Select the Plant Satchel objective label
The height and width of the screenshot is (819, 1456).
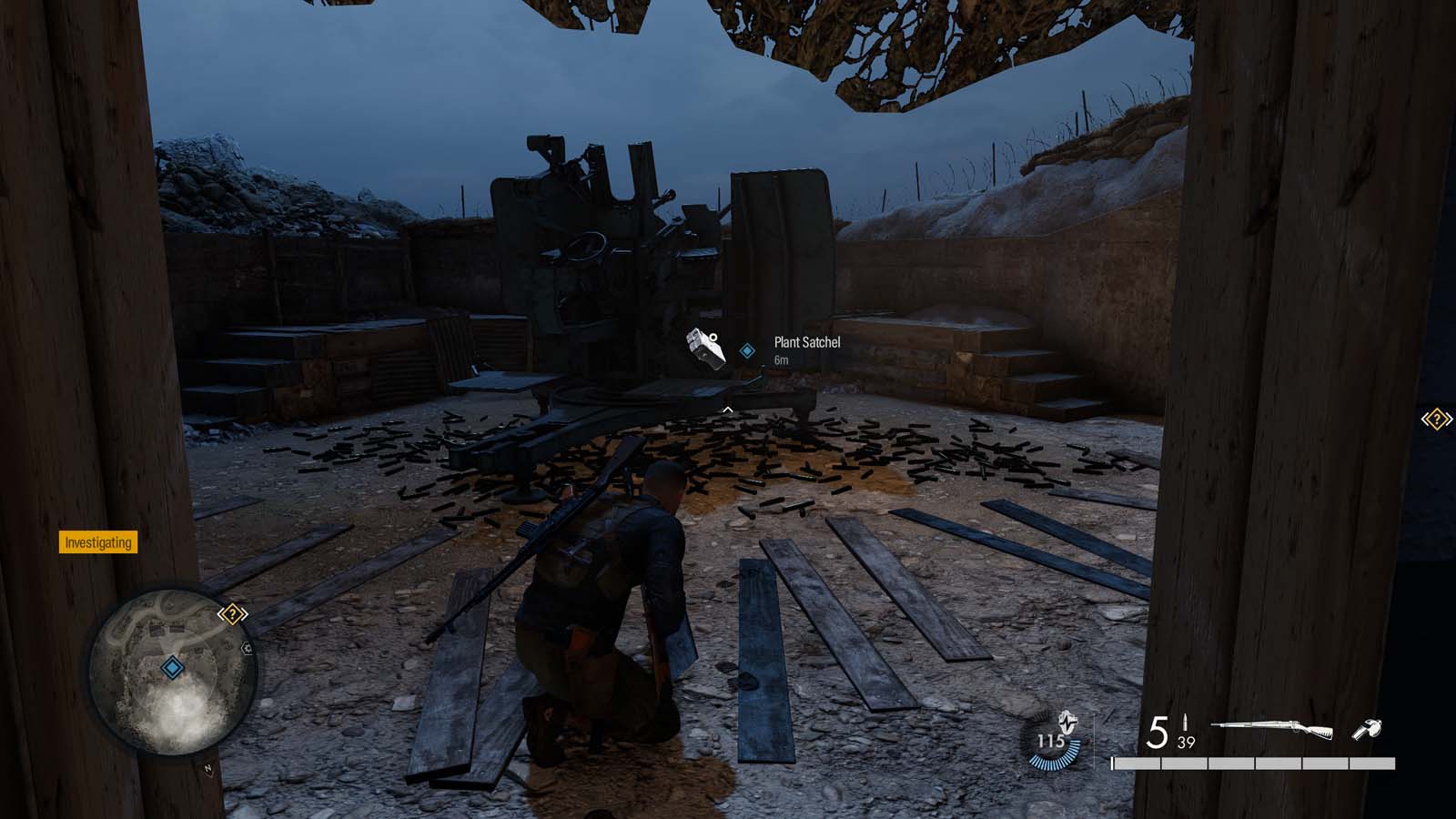coord(807,343)
